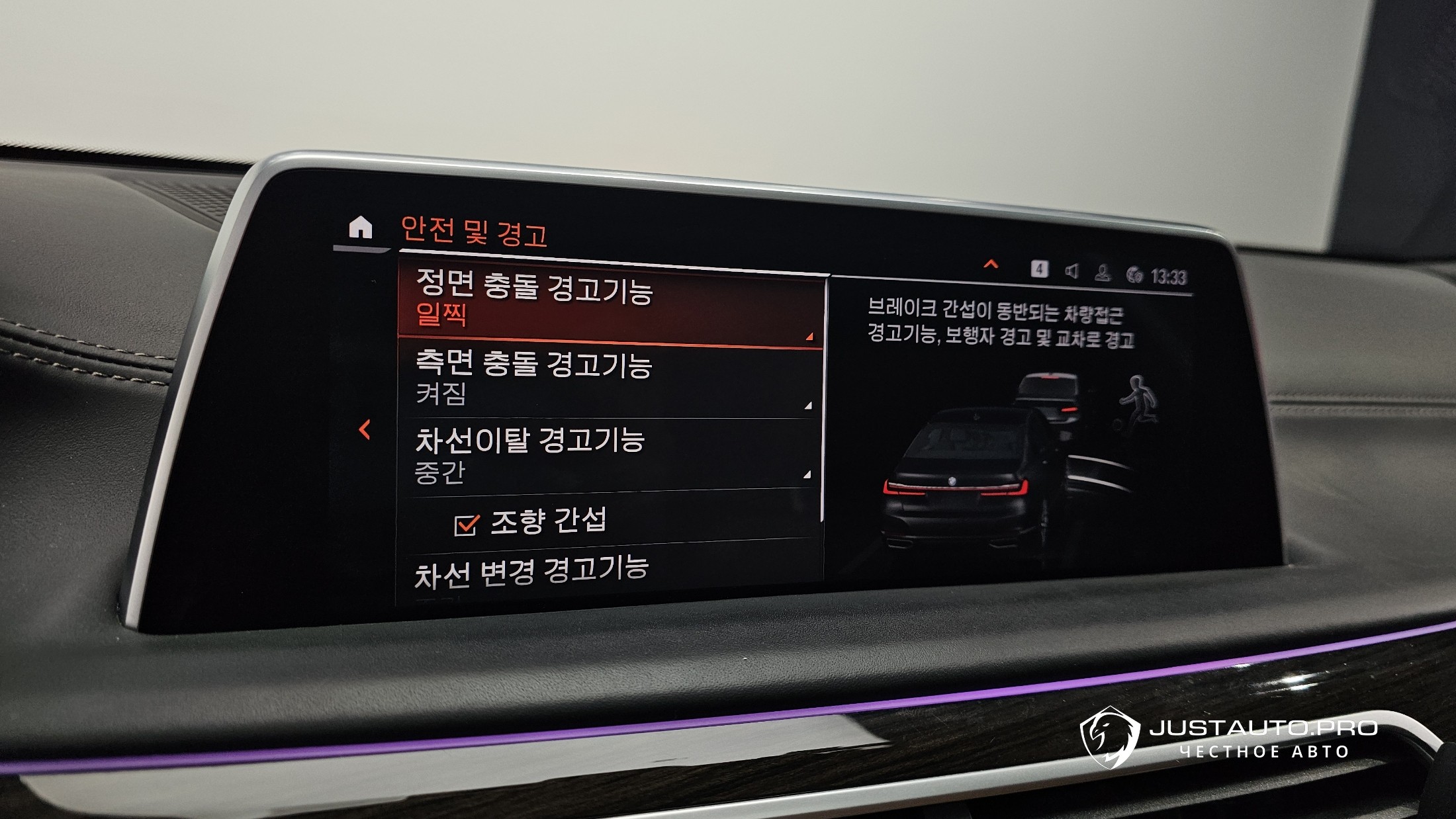Image resolution: width=1456 pixels, height=819 pixels.
Task: Open 정면 충돌 경고기능 setting
Action: pyautogui.click(x=610, y=306)
